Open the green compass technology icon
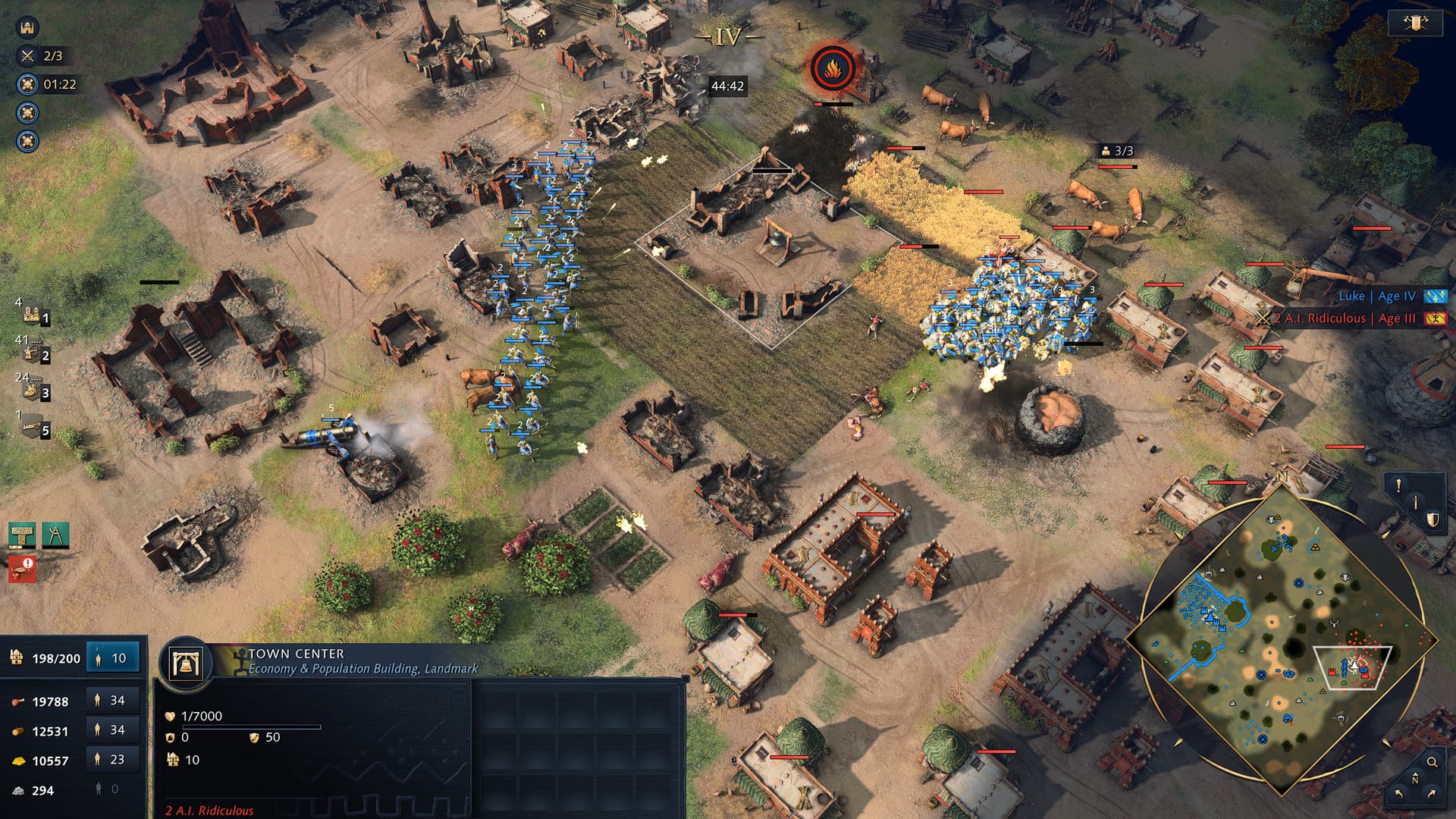The image size is (1456, 819). [55, 535]
